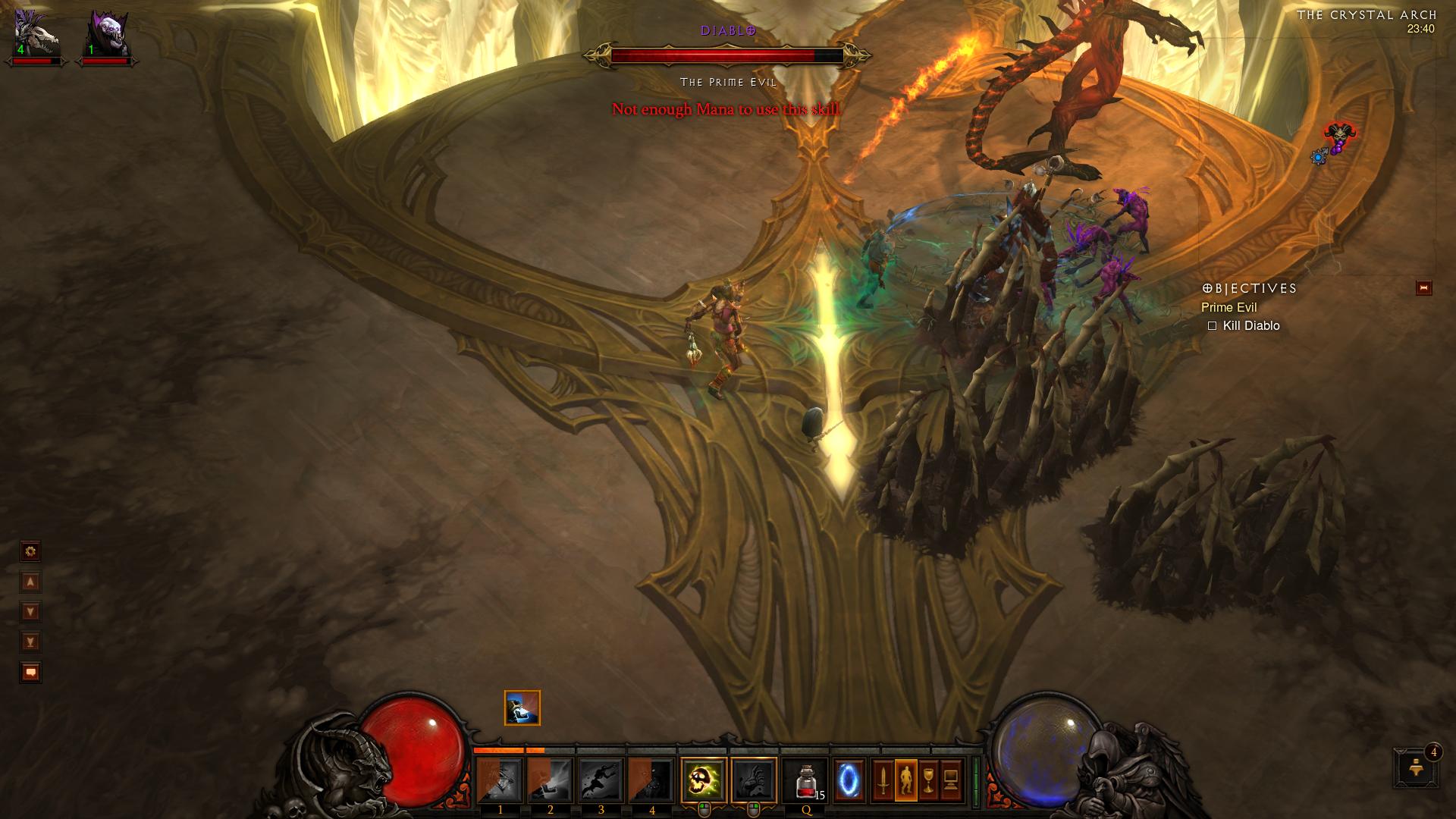This screenshot has width=1456, height=819.
Task: Use the skill in hotbar slot 4
Action: point(651,780)
